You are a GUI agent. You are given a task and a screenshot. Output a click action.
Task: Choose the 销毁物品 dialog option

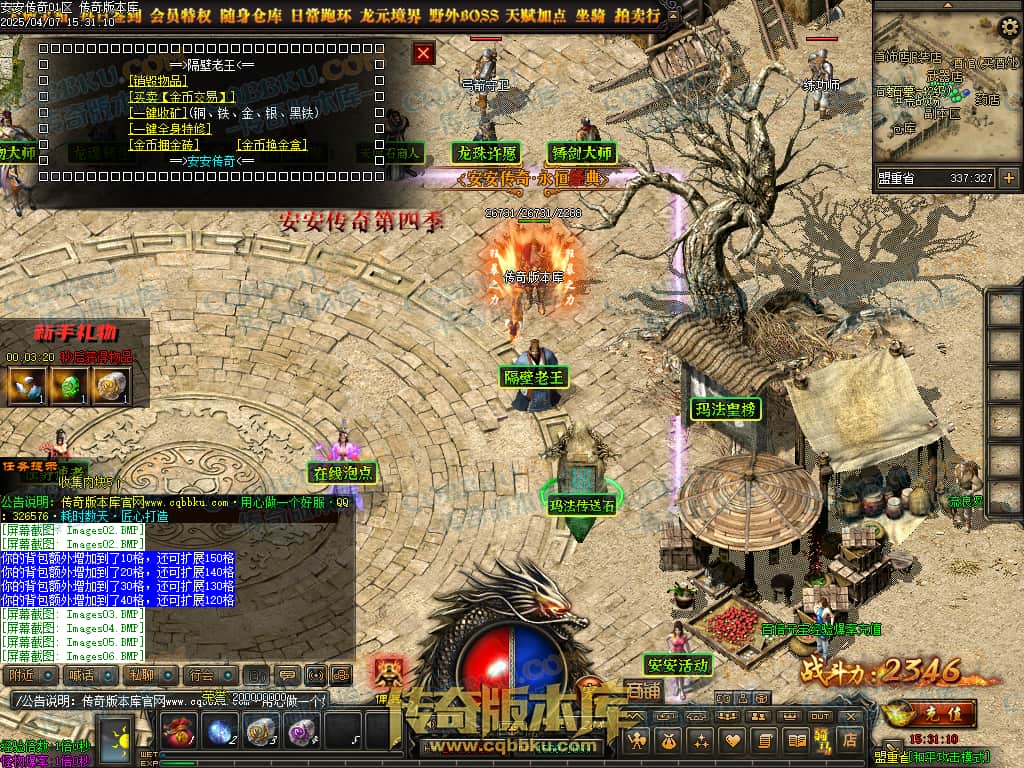pyautogui.click(x=158, y=80)
